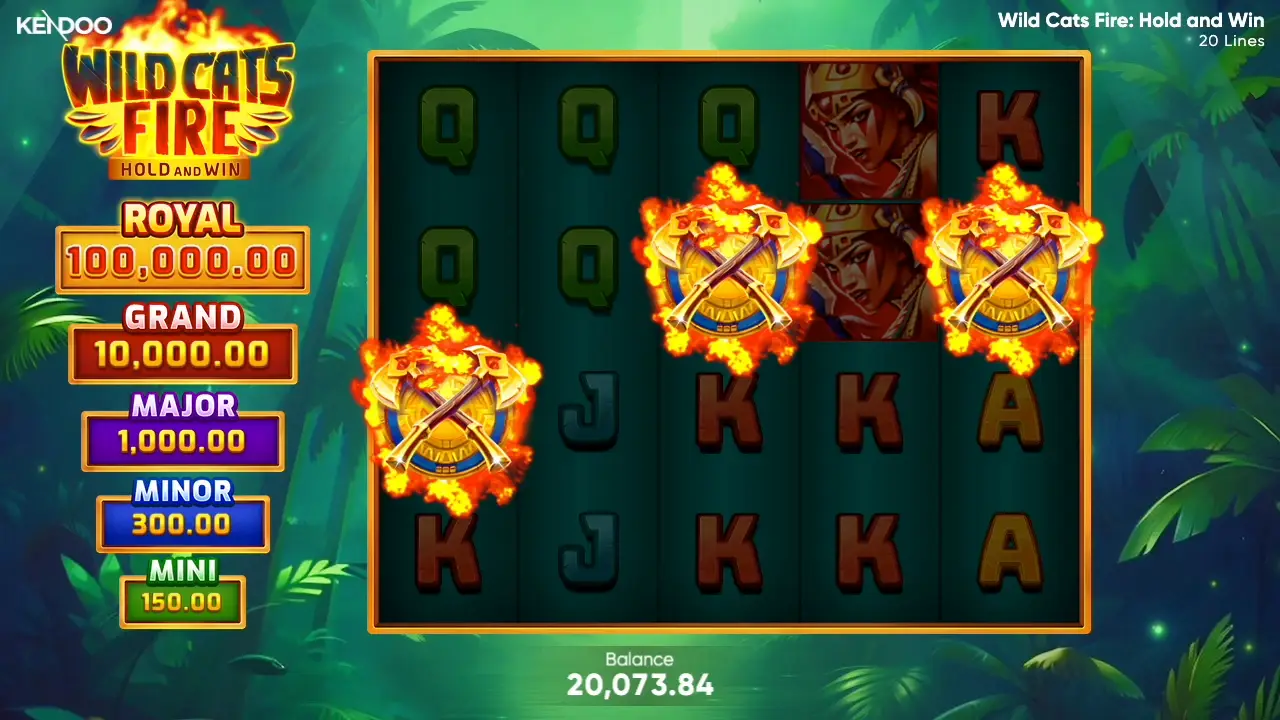Click the 20 Lines label
Viewport: 1280px width, 720px height.
(1230, 41)
